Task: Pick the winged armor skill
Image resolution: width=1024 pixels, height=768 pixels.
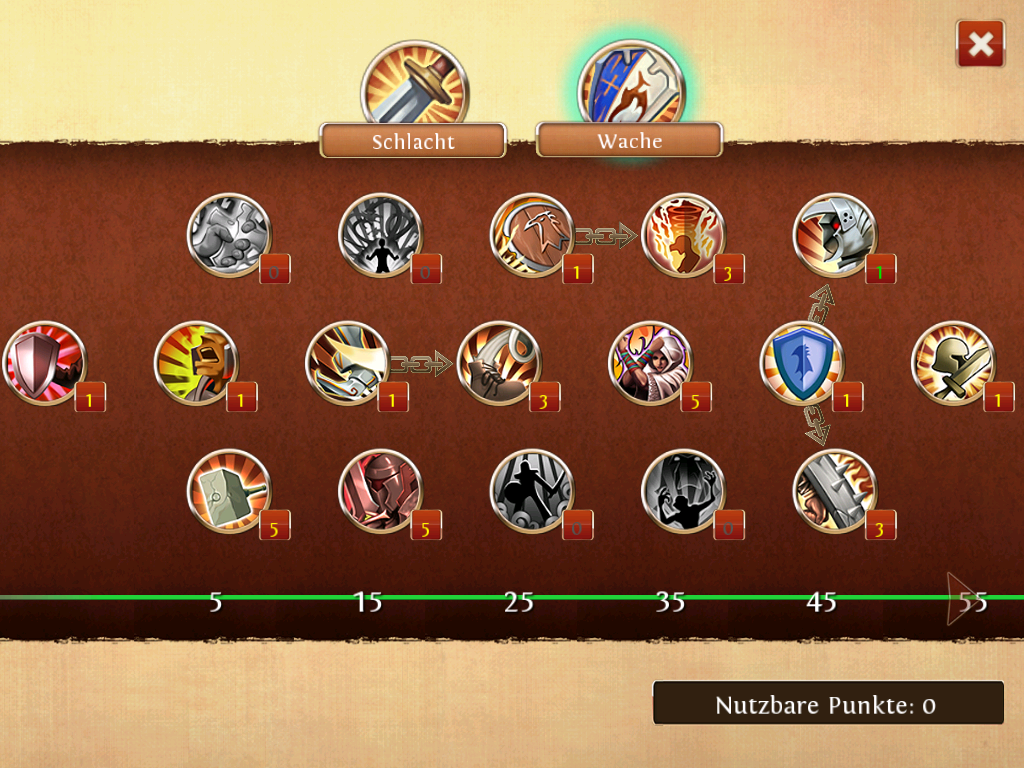Action: (x=347, y=363)
